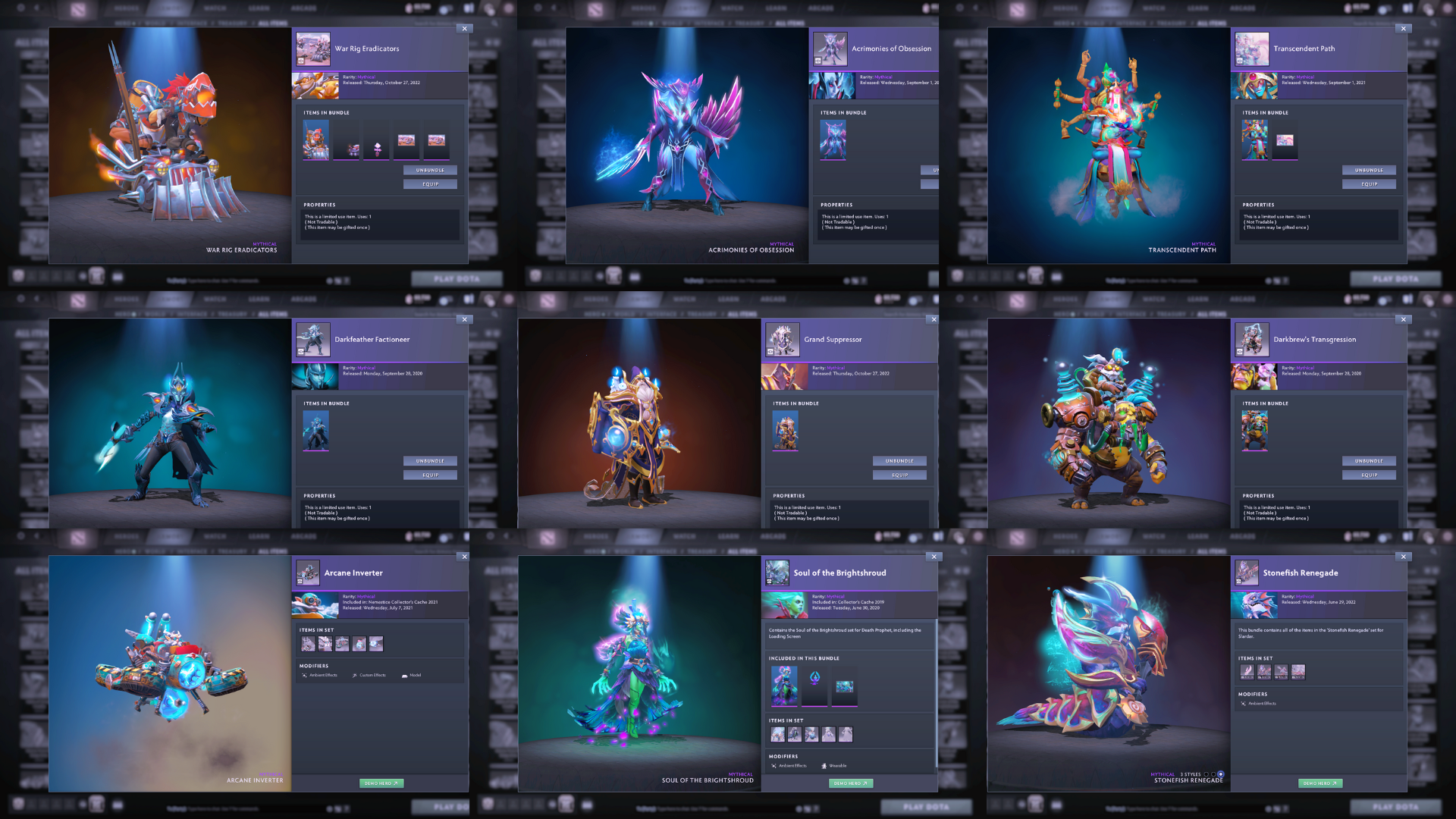Unbundle the Darkfeather Factioneer set
The height and width of the screenshot is (819, 1456).
click(x=430, y=460)
